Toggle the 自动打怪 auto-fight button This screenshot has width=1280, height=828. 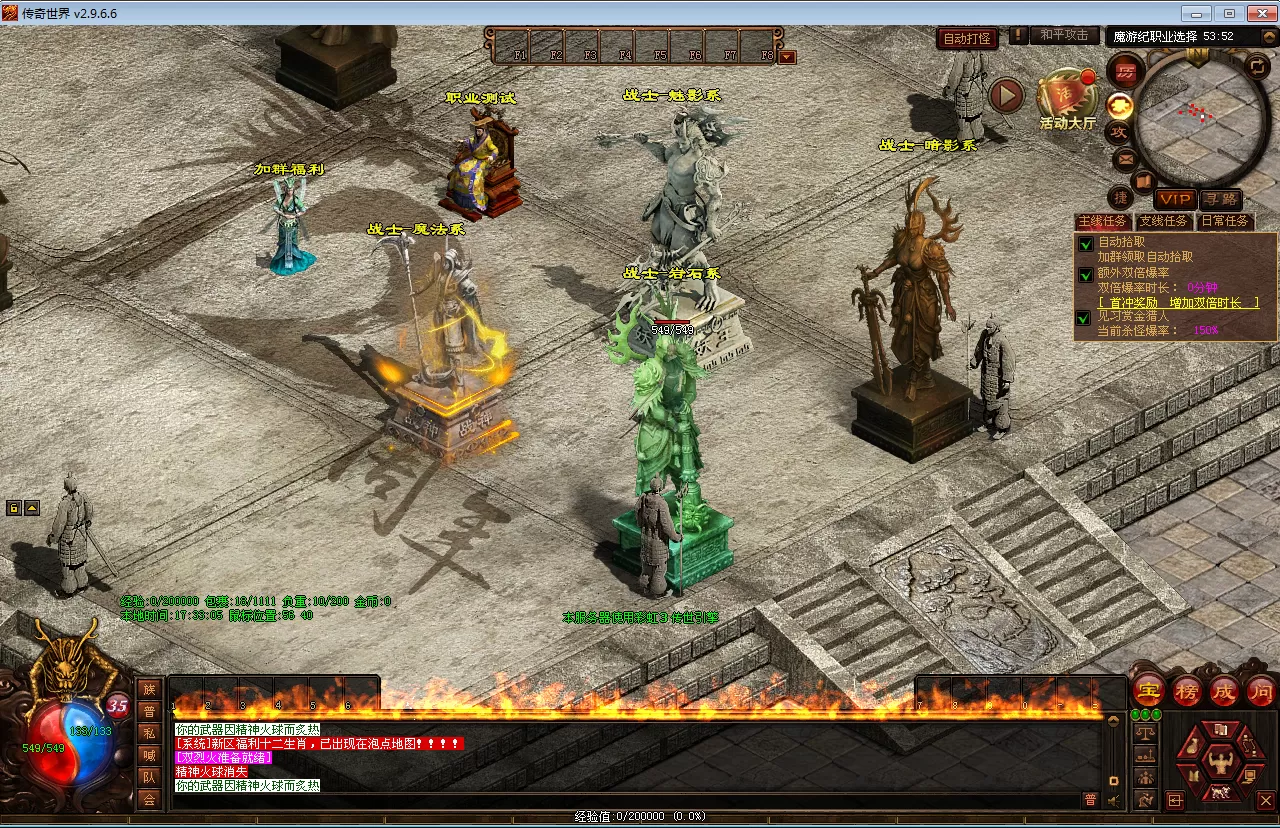pyautogui.click(x=967, y=39)
